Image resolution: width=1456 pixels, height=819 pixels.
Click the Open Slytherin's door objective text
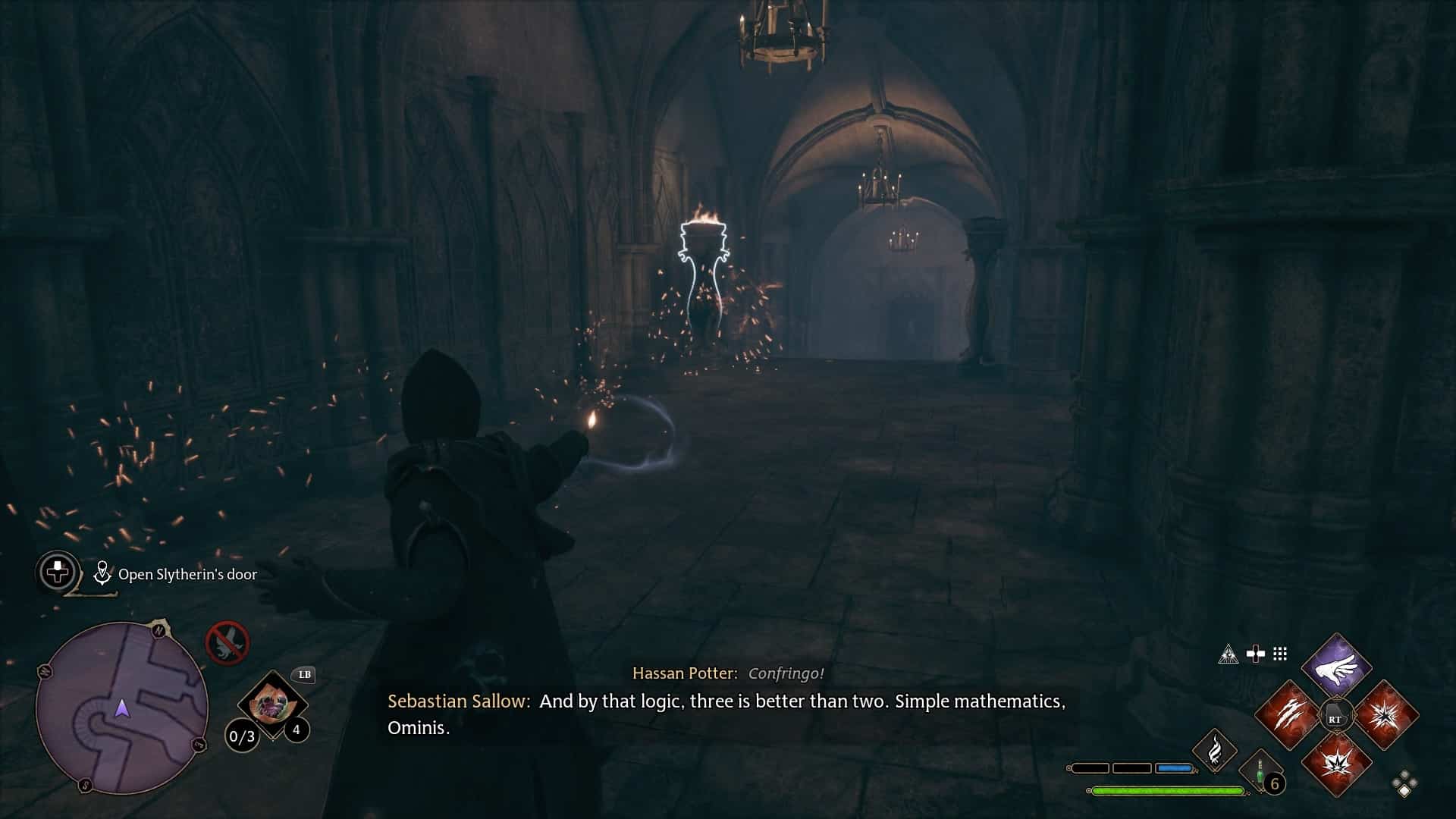[x=187, y=574]
